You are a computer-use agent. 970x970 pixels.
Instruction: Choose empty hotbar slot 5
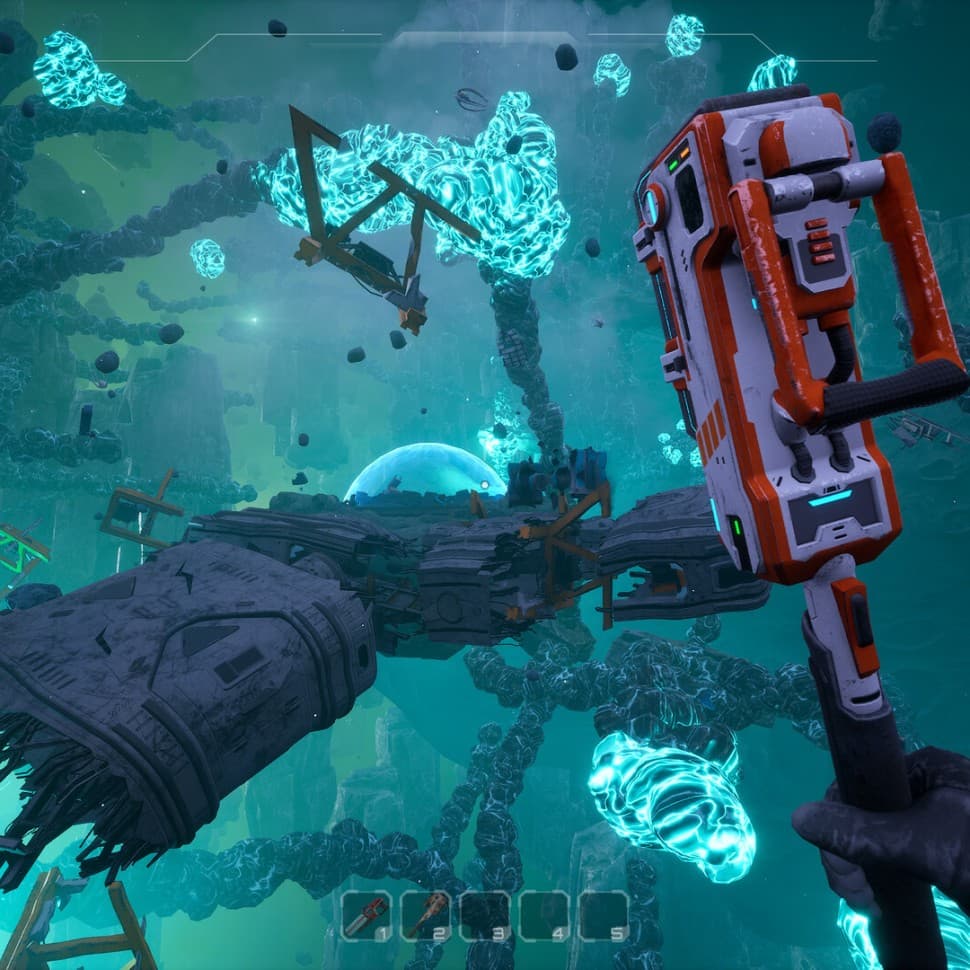click(603, 915)
